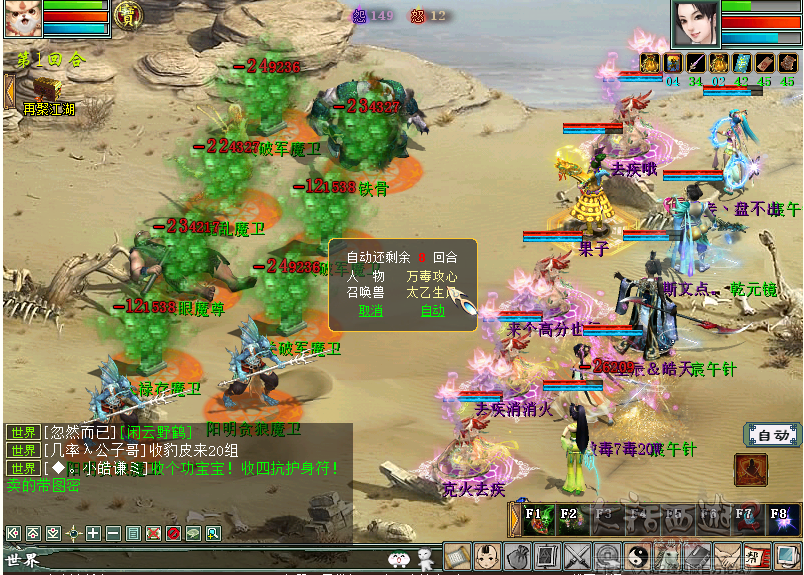Open the money bag inventory icon

point(517,556)
